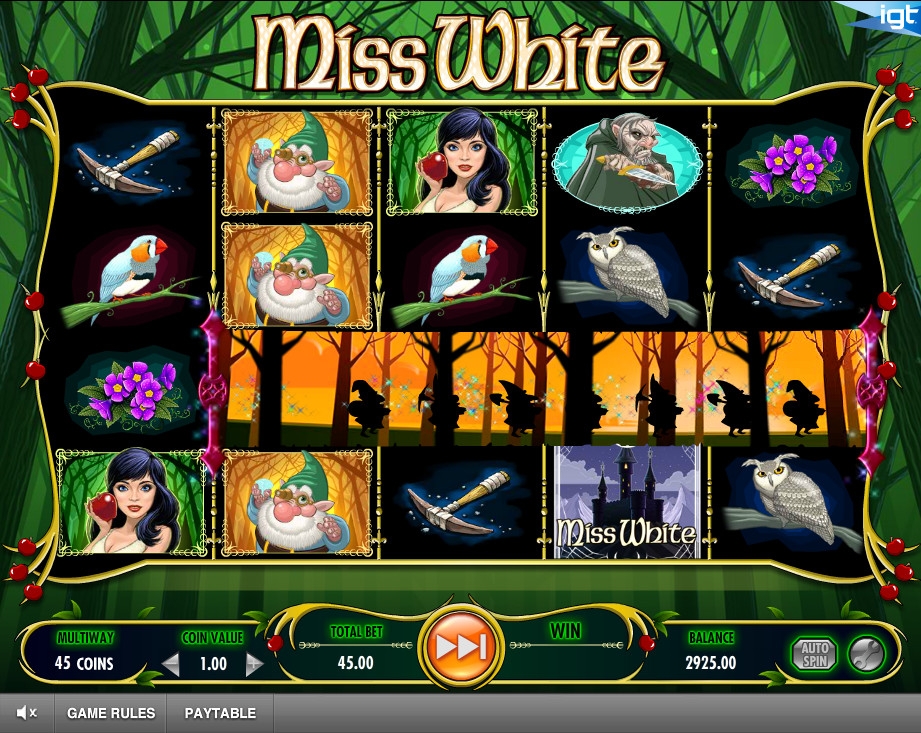Open the wrench settings button

click(x=865, y=654)
